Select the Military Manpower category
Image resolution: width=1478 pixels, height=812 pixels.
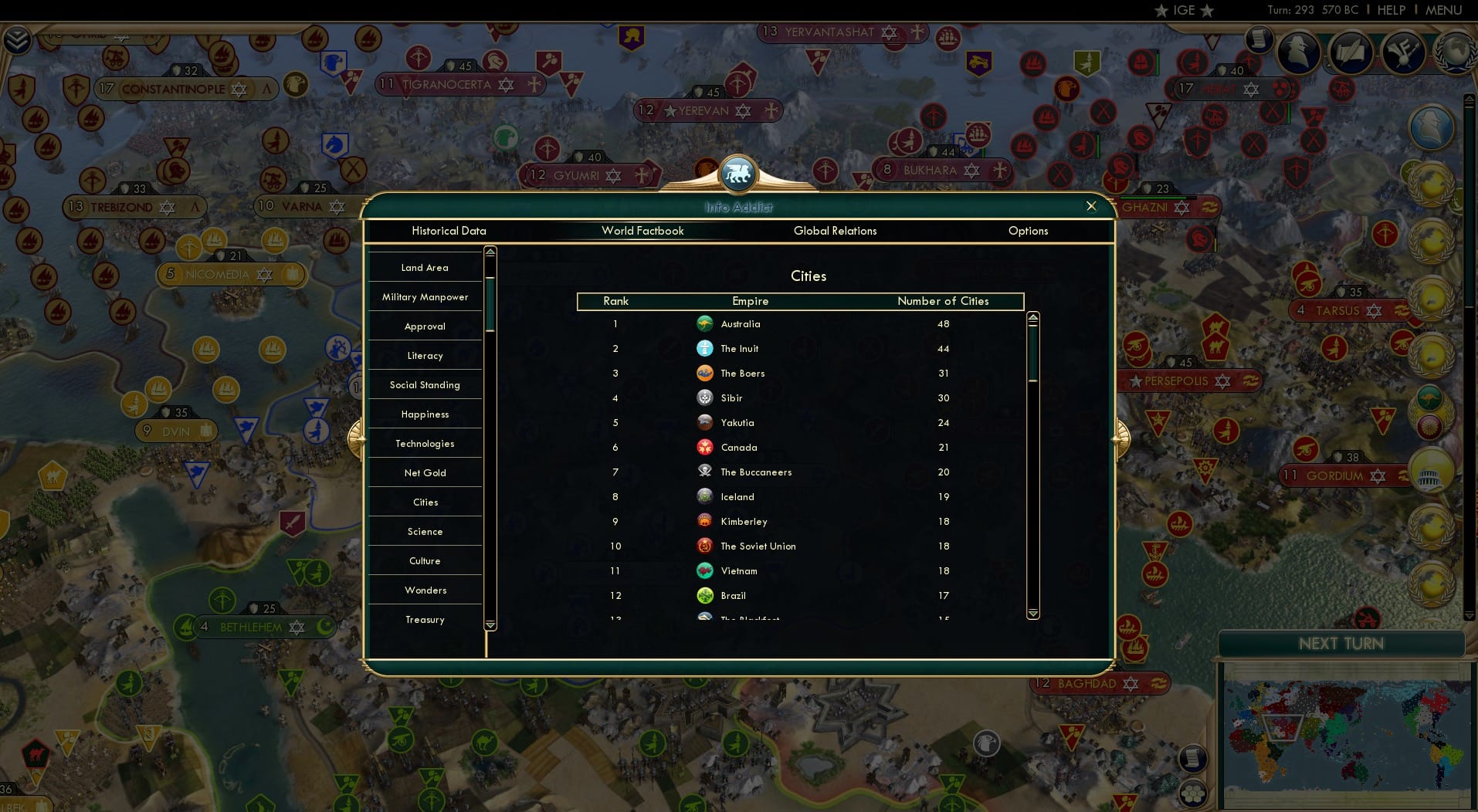[x=425, y=296]
